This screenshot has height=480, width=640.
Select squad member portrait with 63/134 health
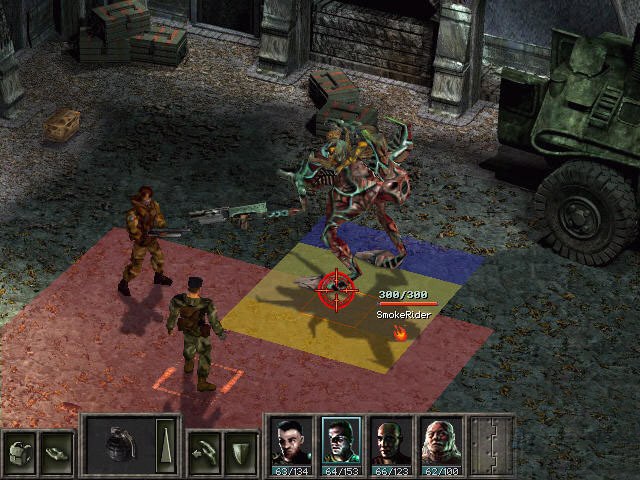[x=290, y=441]
